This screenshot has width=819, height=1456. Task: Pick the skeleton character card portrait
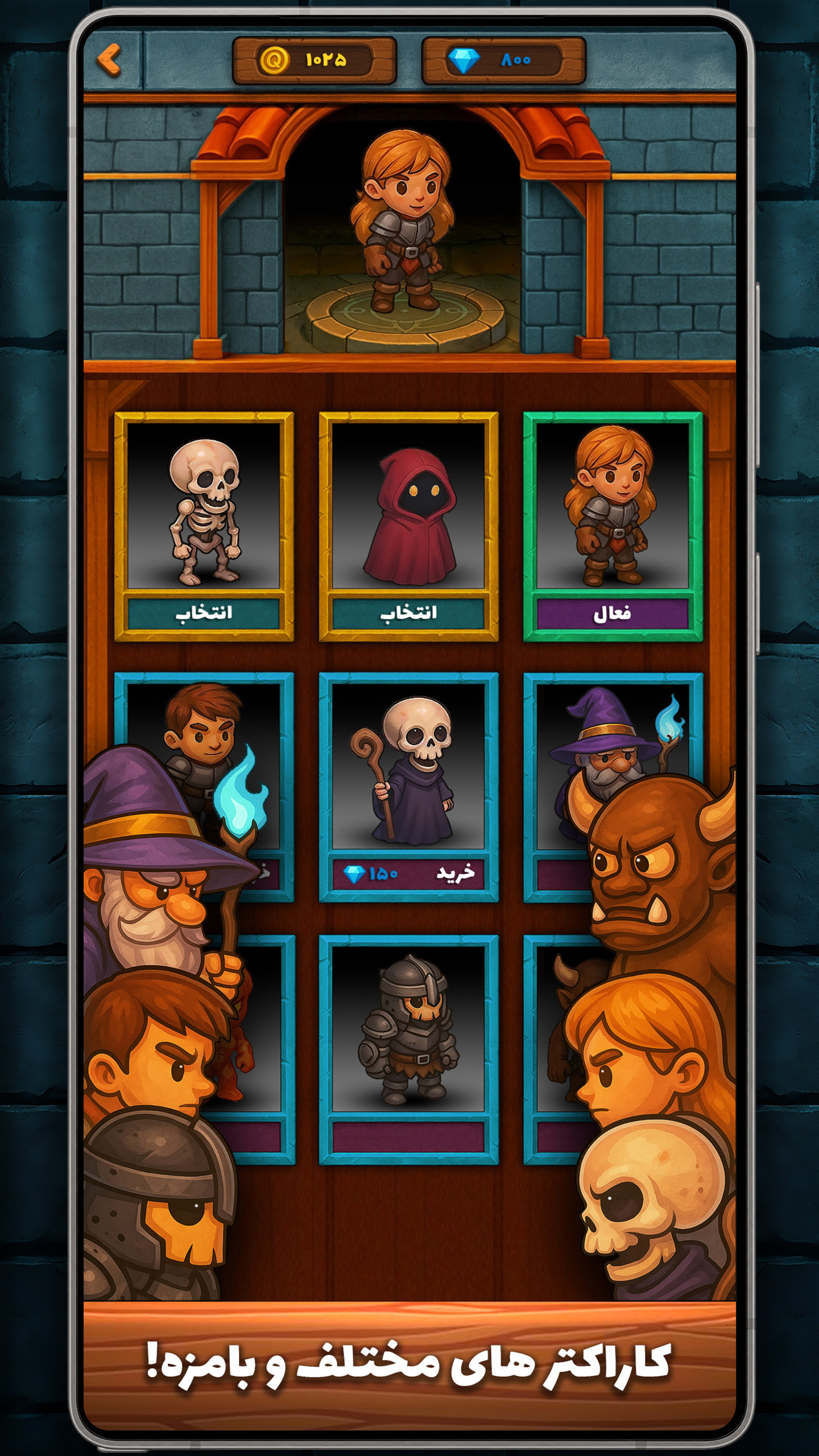(x=204, y=506)
